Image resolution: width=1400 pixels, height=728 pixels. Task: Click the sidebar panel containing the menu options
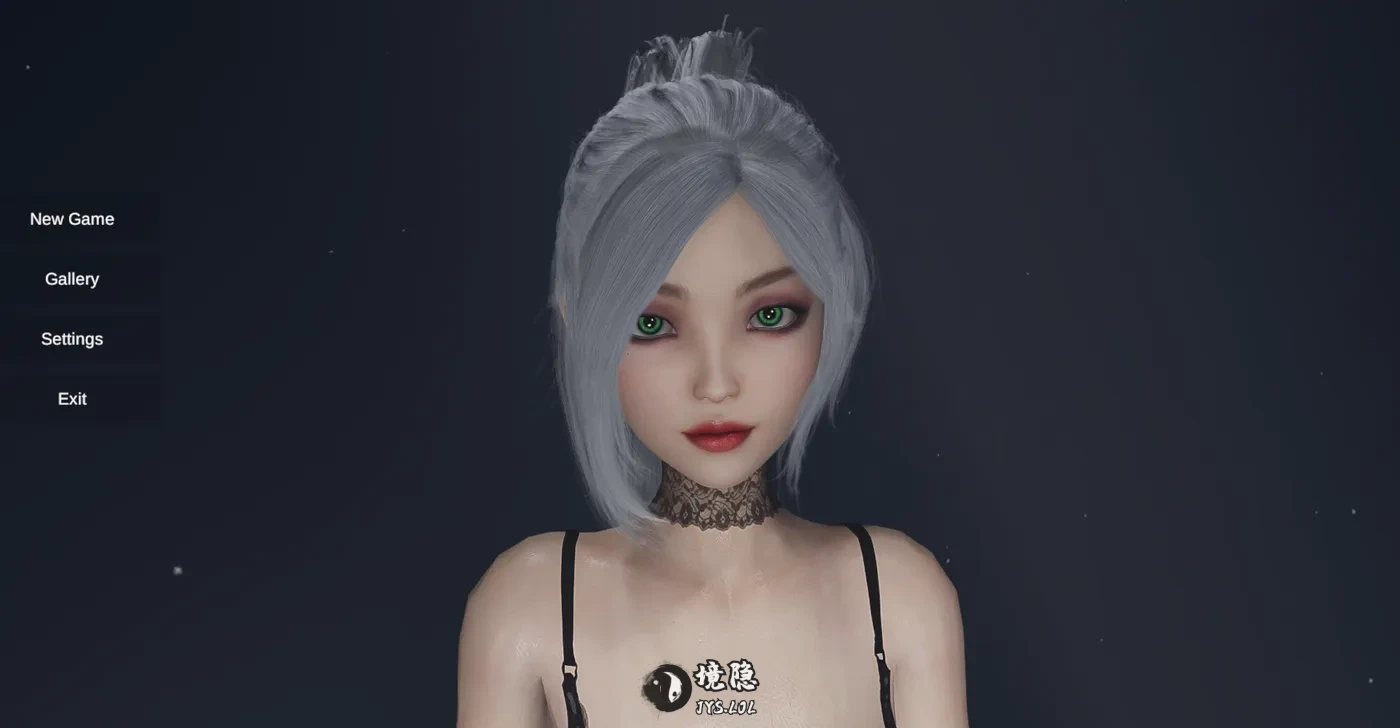(x=80, y=308)
